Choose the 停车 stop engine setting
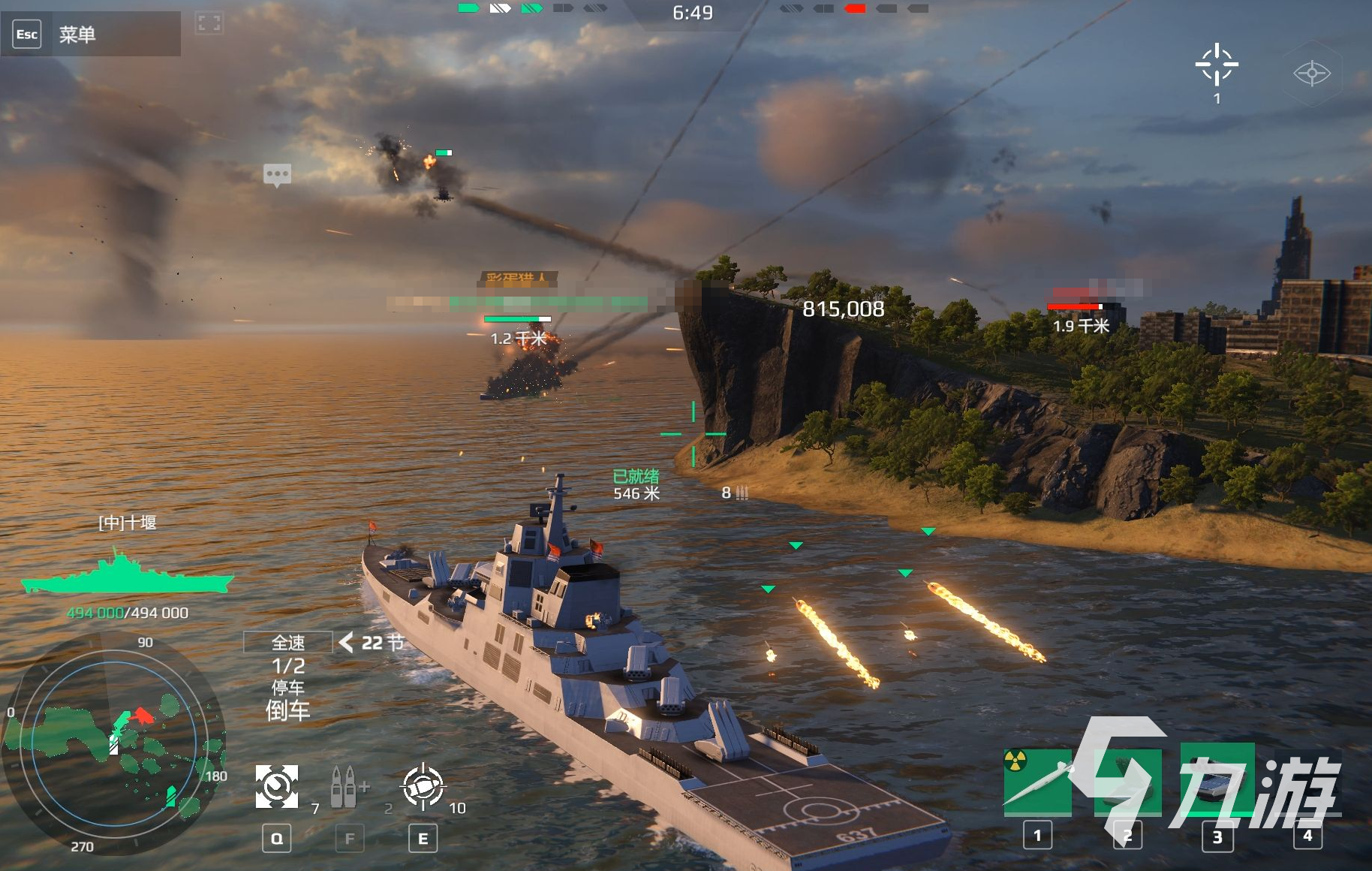The height and width of the screenshot is (871, 1372). tap(288, 688)
